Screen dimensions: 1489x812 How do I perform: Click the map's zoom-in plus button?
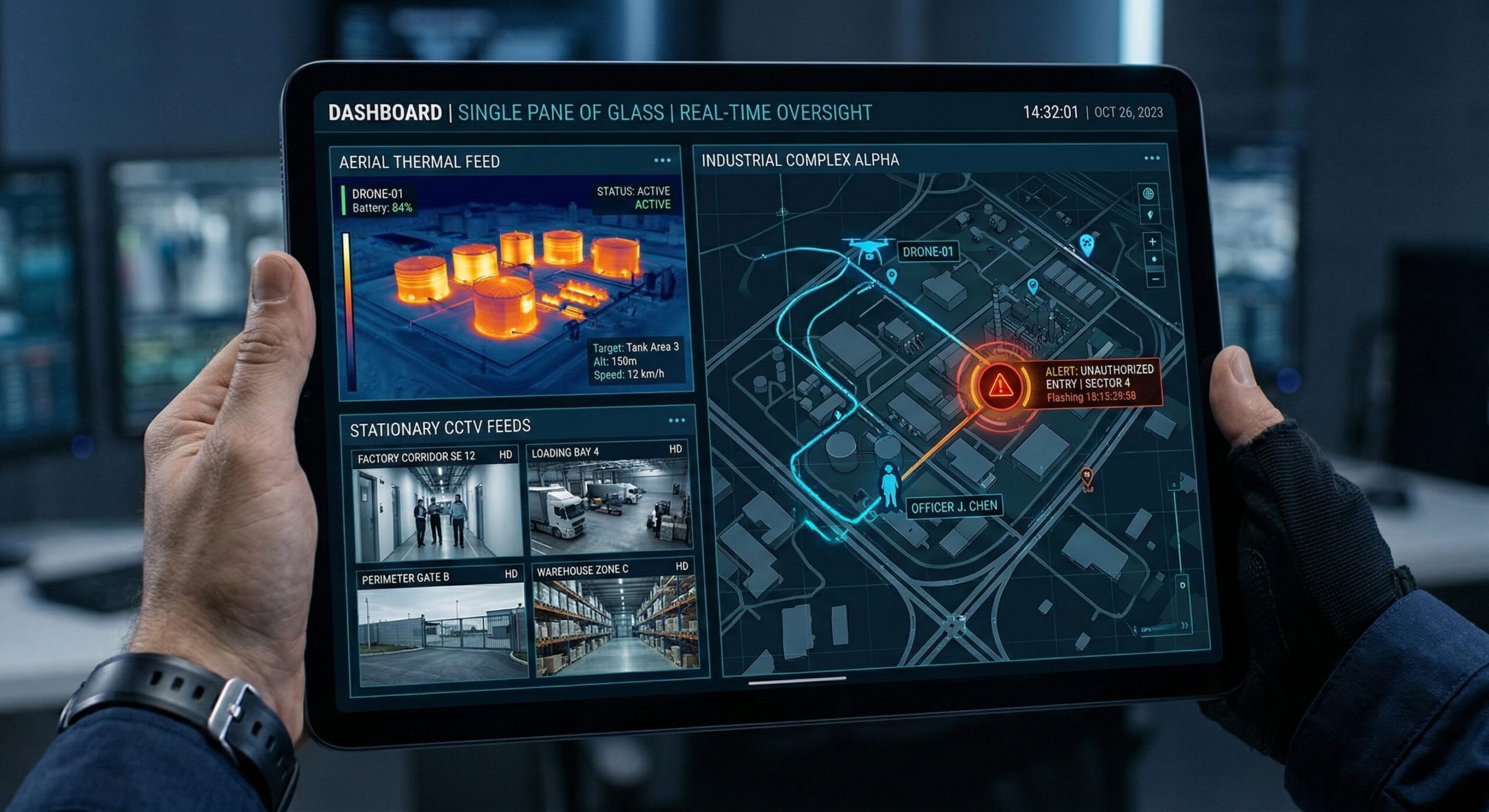[x=1152, y=241]
